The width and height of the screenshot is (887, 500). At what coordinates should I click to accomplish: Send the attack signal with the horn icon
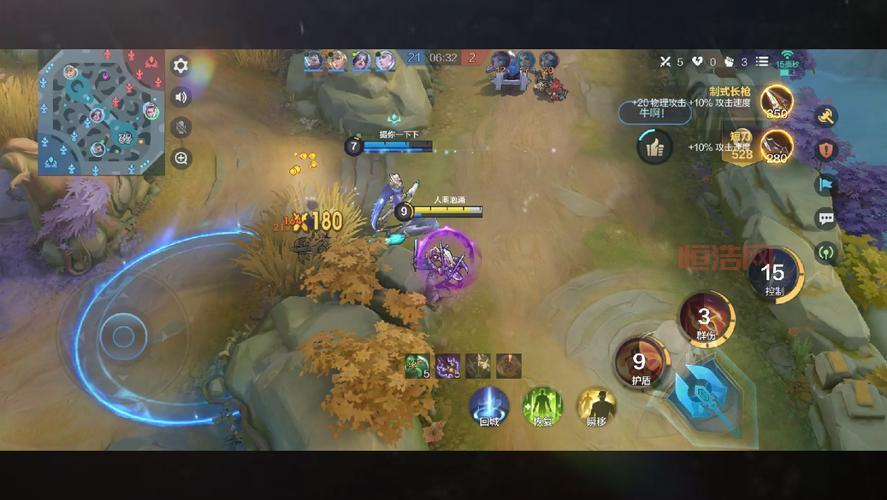coord(826,117)
